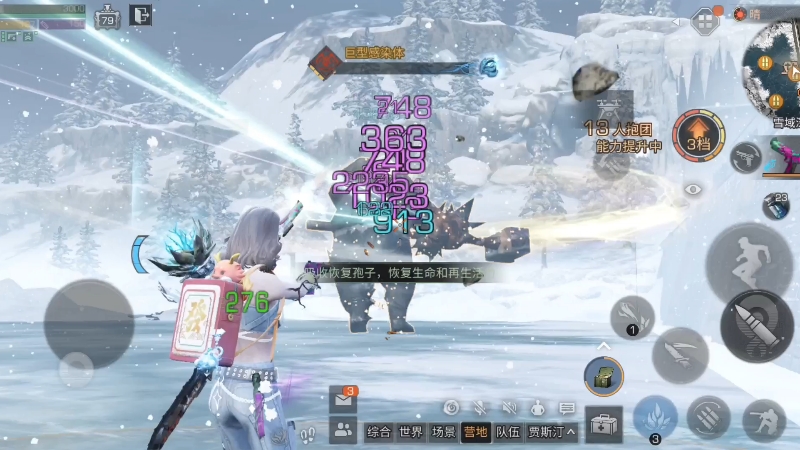Fire using the large bullet button
800x450 pixels.
click(x=757, y=327)
